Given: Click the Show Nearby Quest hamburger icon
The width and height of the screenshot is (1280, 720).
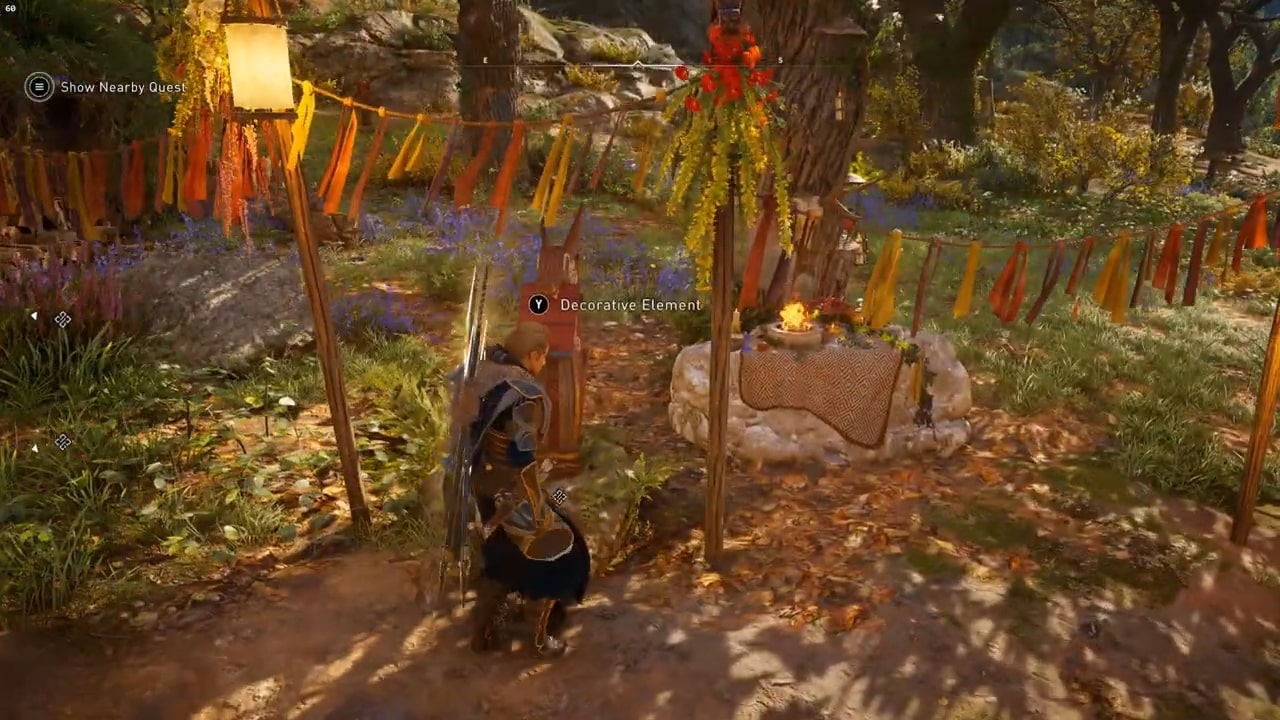Looking at the screenshot, I should click(38, 87).
